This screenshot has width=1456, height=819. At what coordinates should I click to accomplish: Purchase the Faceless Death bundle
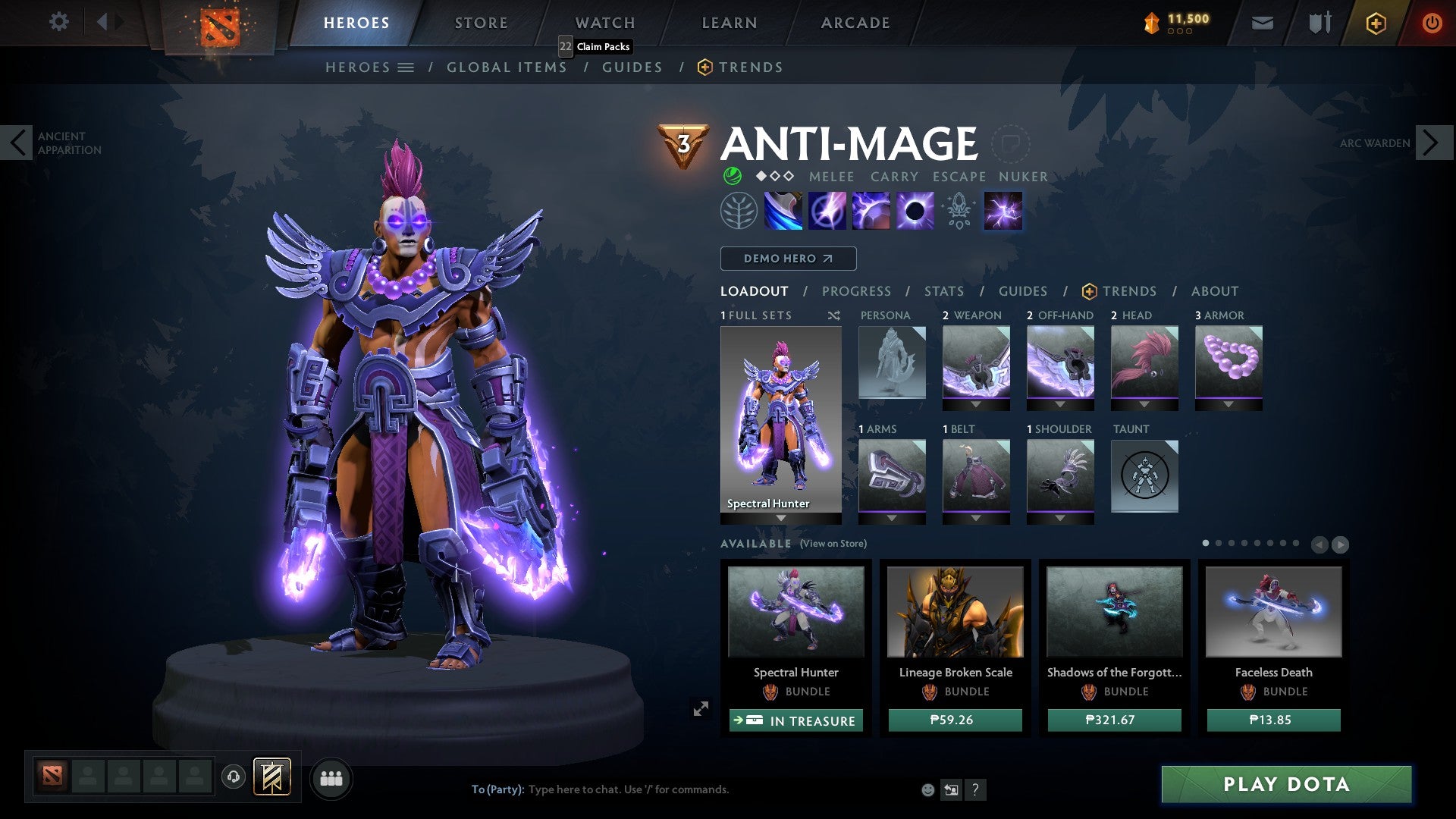coord(1273,720)
